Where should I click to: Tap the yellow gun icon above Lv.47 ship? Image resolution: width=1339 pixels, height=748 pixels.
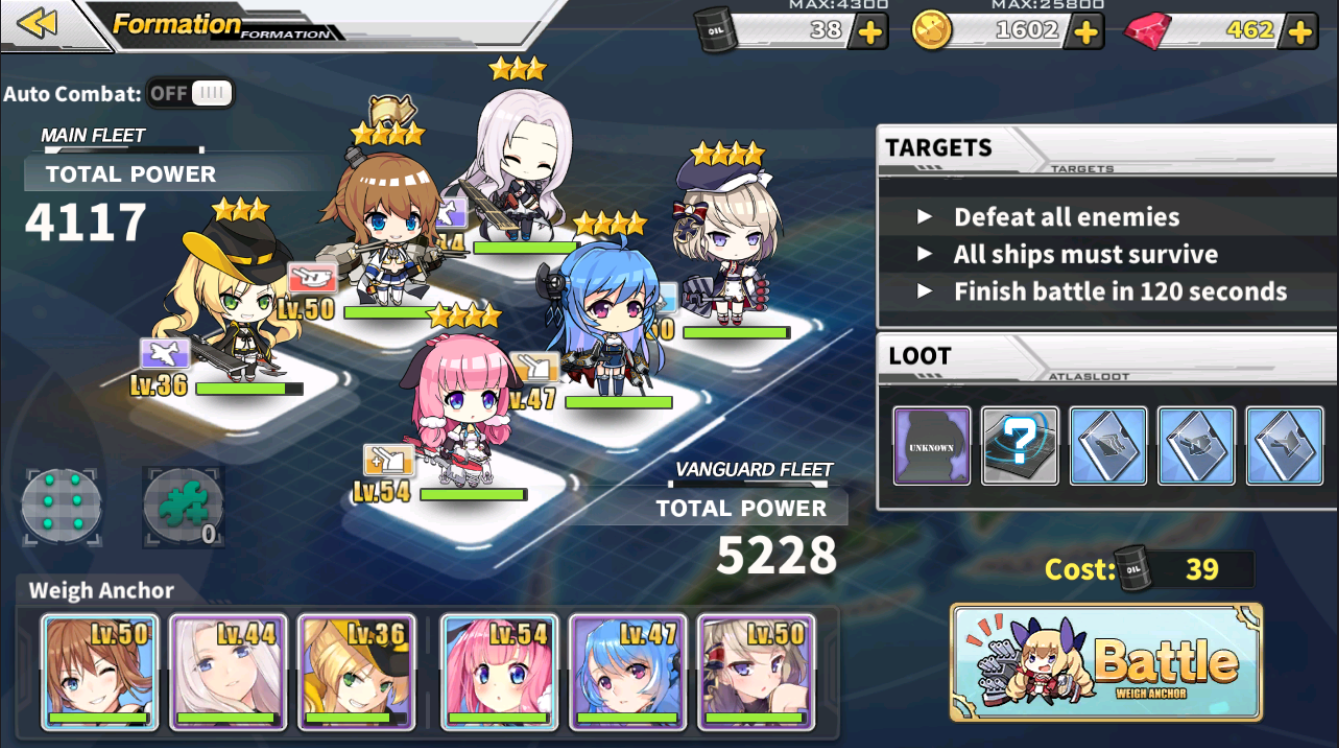(x=537, y=368)
